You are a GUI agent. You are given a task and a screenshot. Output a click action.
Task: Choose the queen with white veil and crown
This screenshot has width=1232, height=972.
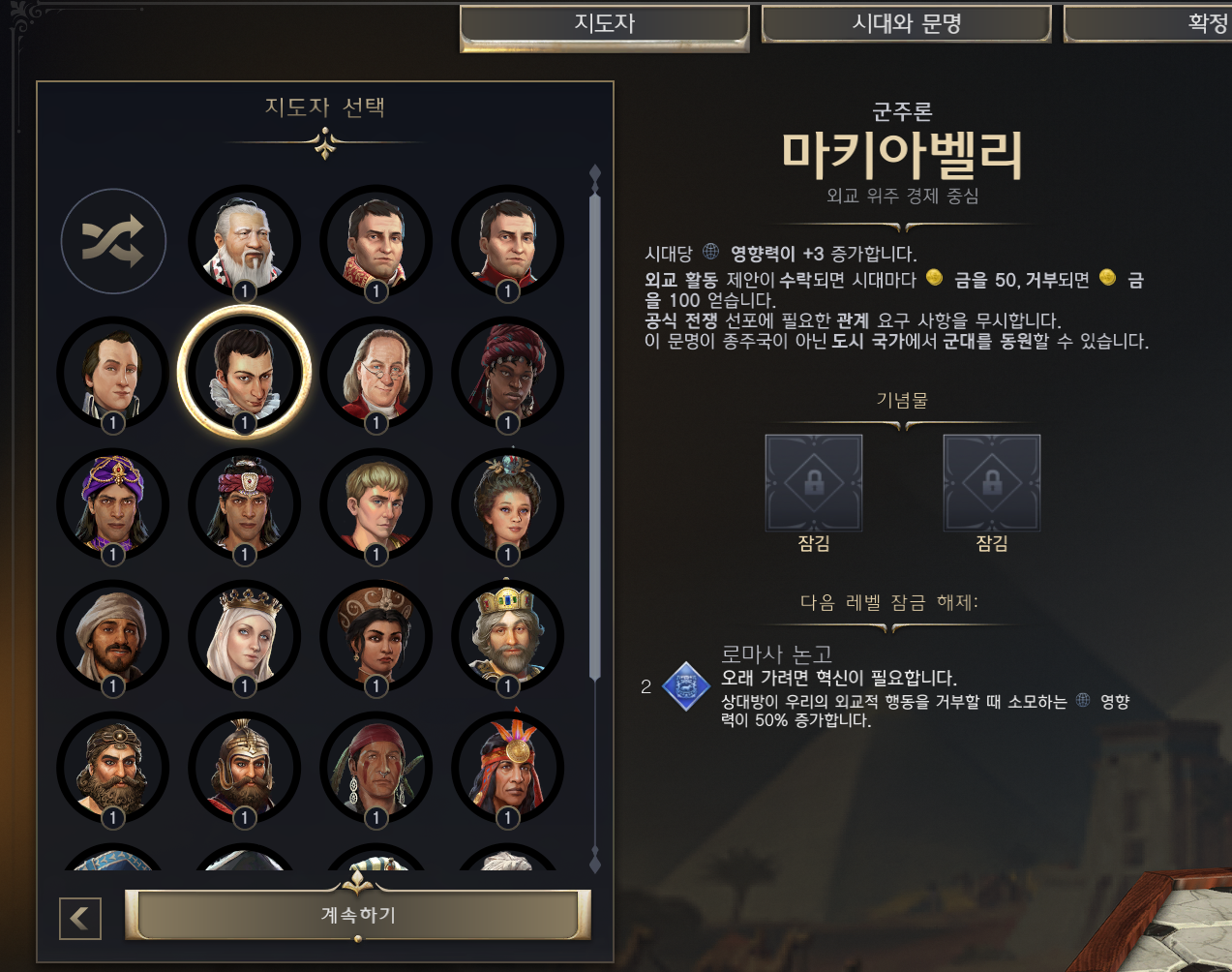point(245,635)
